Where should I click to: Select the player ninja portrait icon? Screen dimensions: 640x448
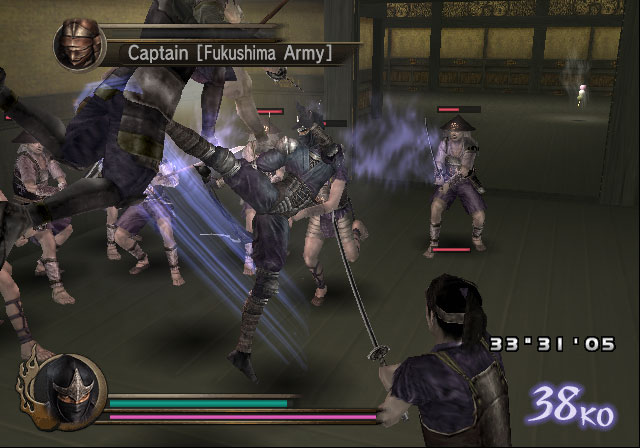click(66, 385)
